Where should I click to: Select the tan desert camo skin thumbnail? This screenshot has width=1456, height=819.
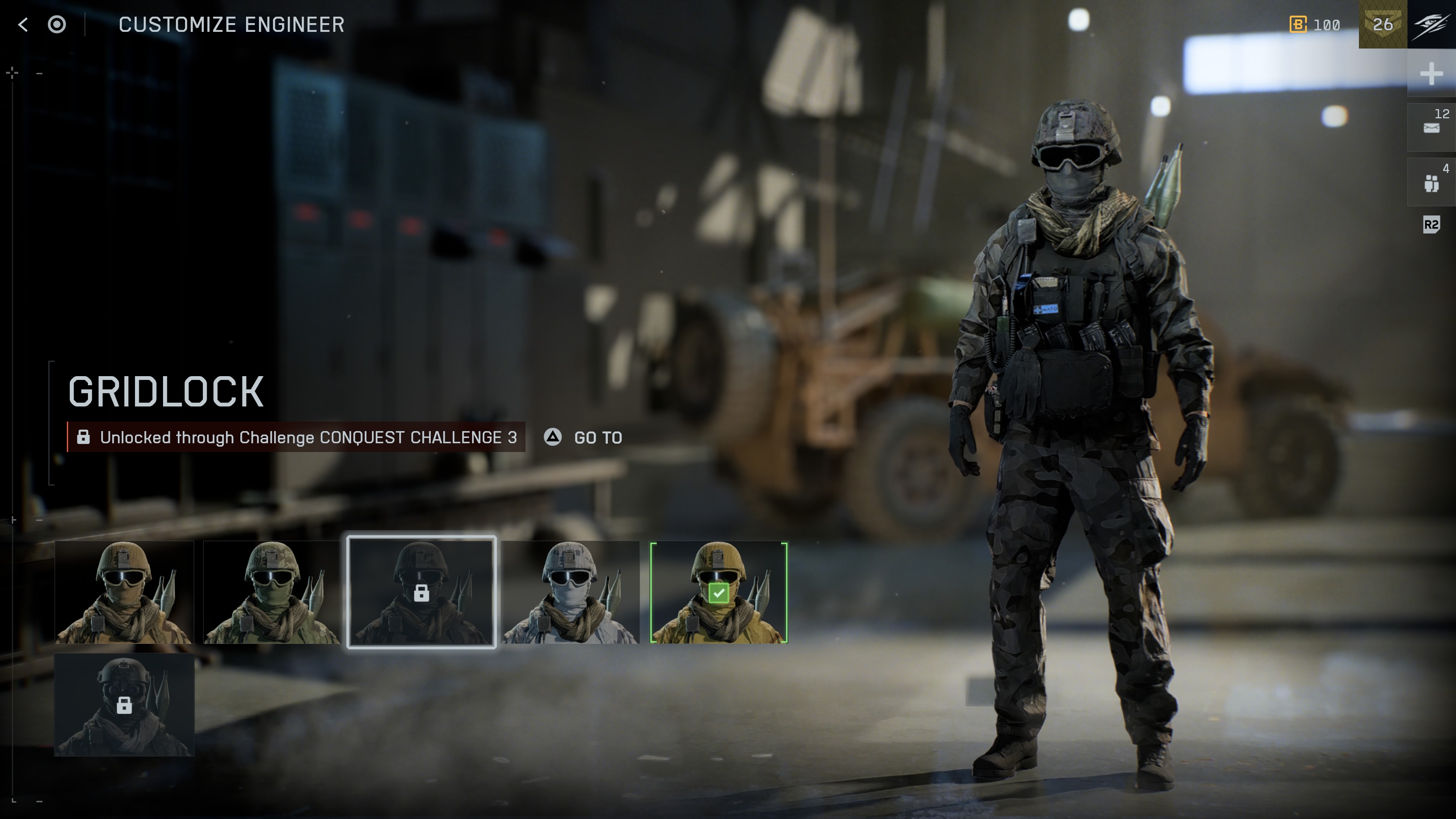(124, 592)
